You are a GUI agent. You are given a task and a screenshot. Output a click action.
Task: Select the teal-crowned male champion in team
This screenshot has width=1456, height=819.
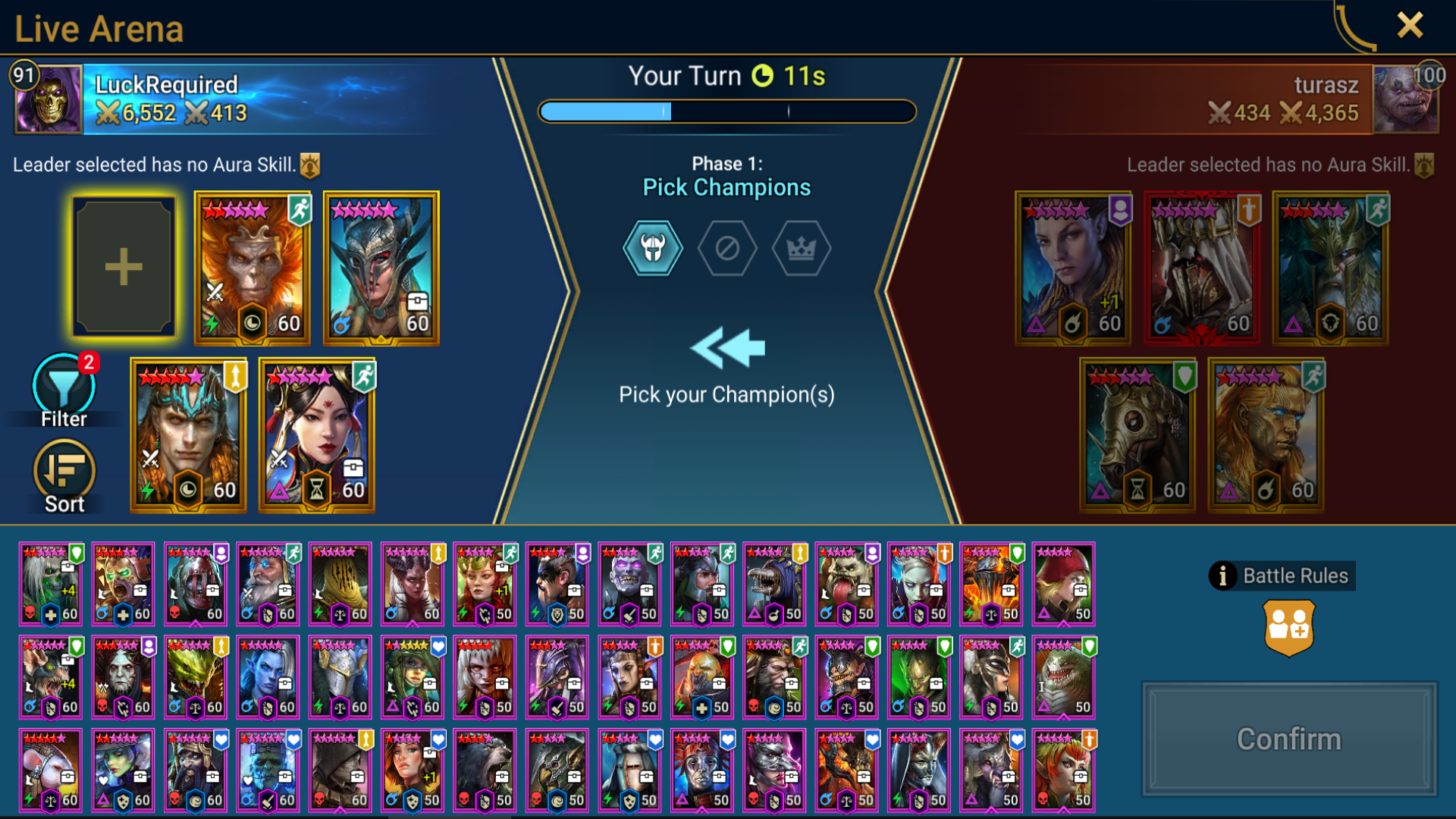click(x=188, y=435)
